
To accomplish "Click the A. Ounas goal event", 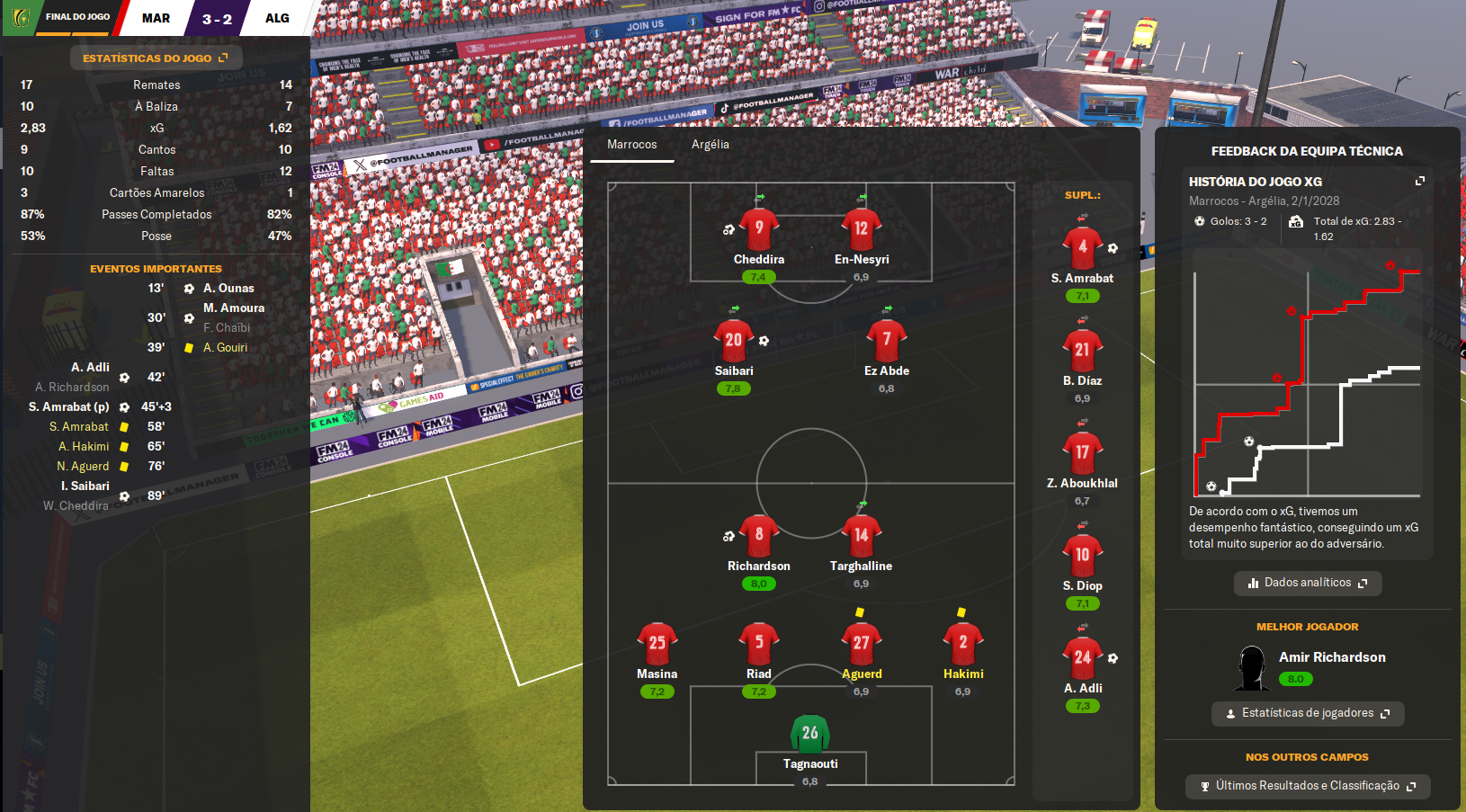I will pos(228,289).
